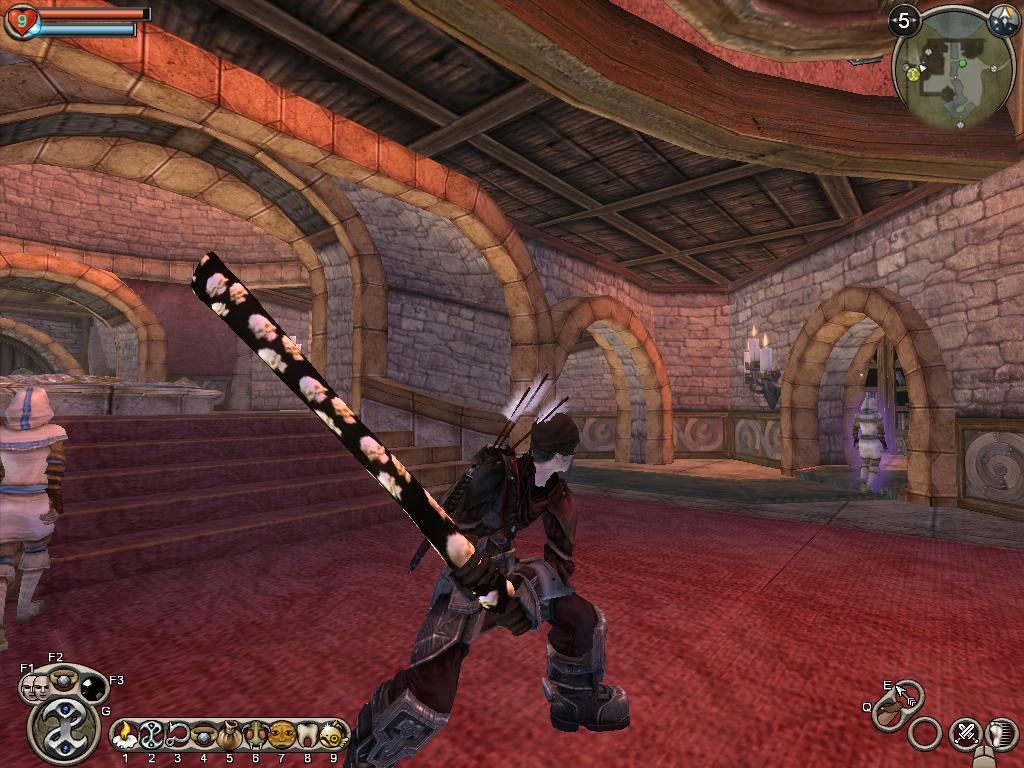The height and width of the screenshot is (768, 1024).
Task: Select the orange face icon in slot 7
Action: point(282,735)
